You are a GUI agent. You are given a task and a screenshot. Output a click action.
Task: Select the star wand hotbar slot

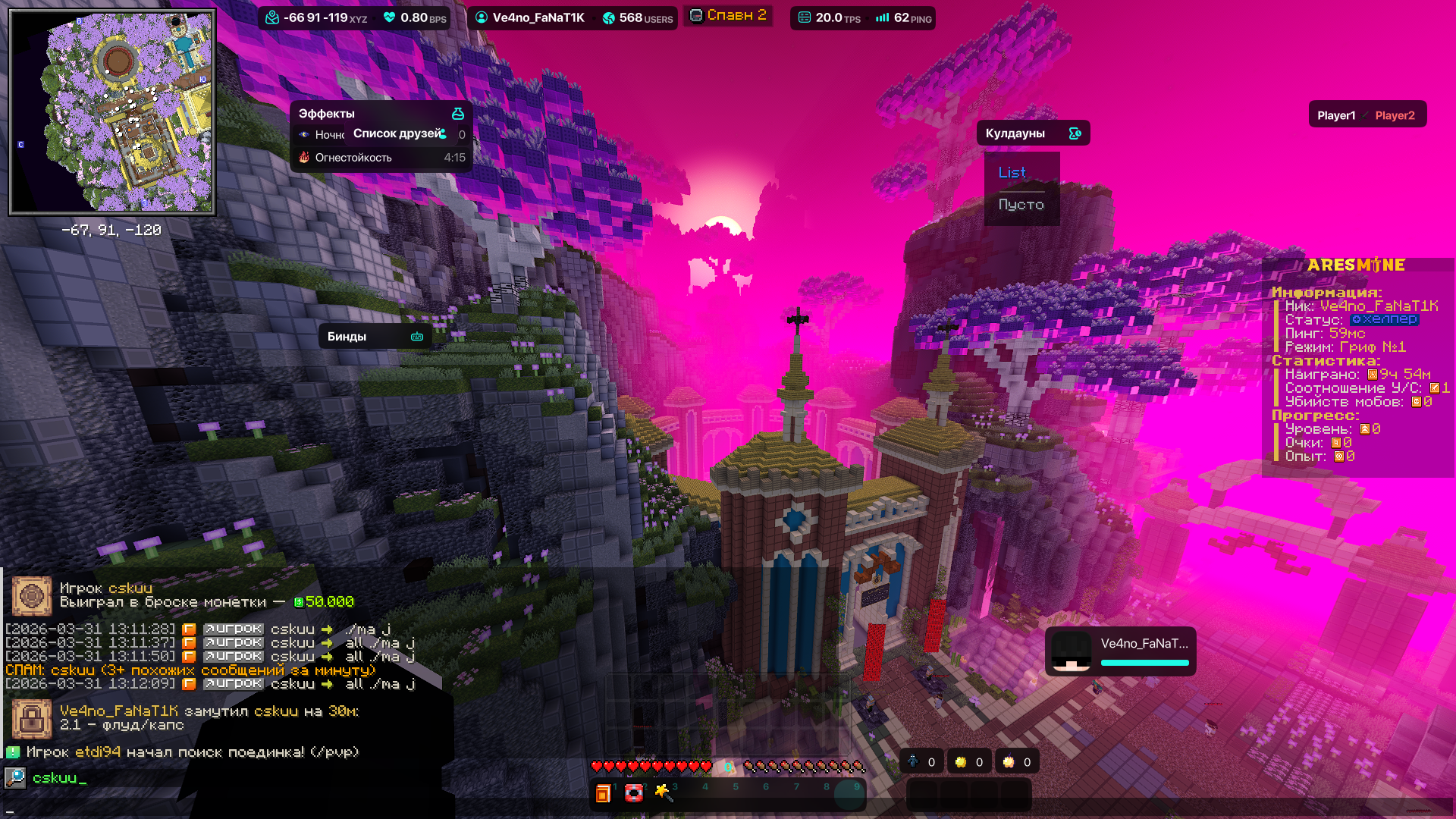pos(664,793)
